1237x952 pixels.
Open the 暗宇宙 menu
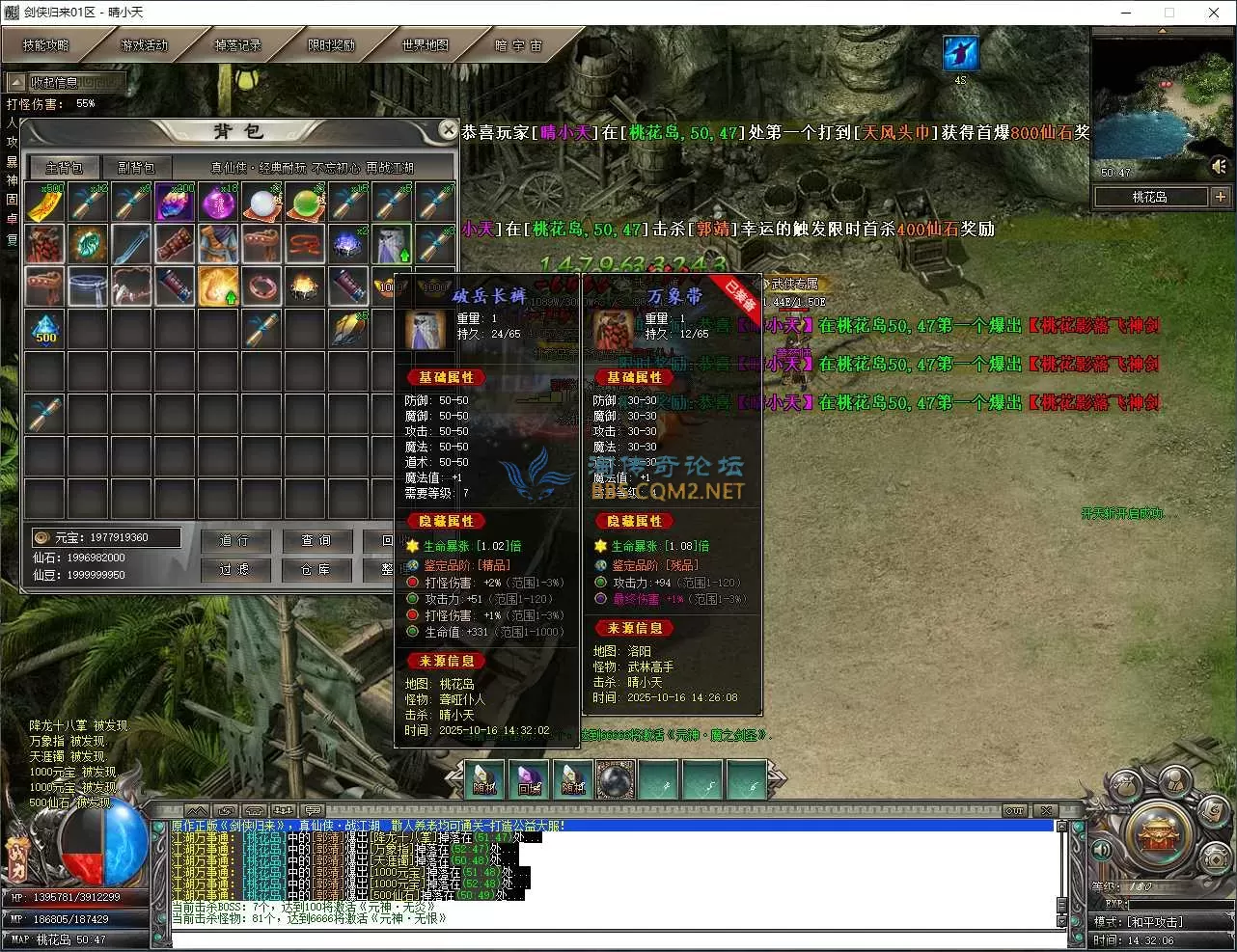coord(519,45)
